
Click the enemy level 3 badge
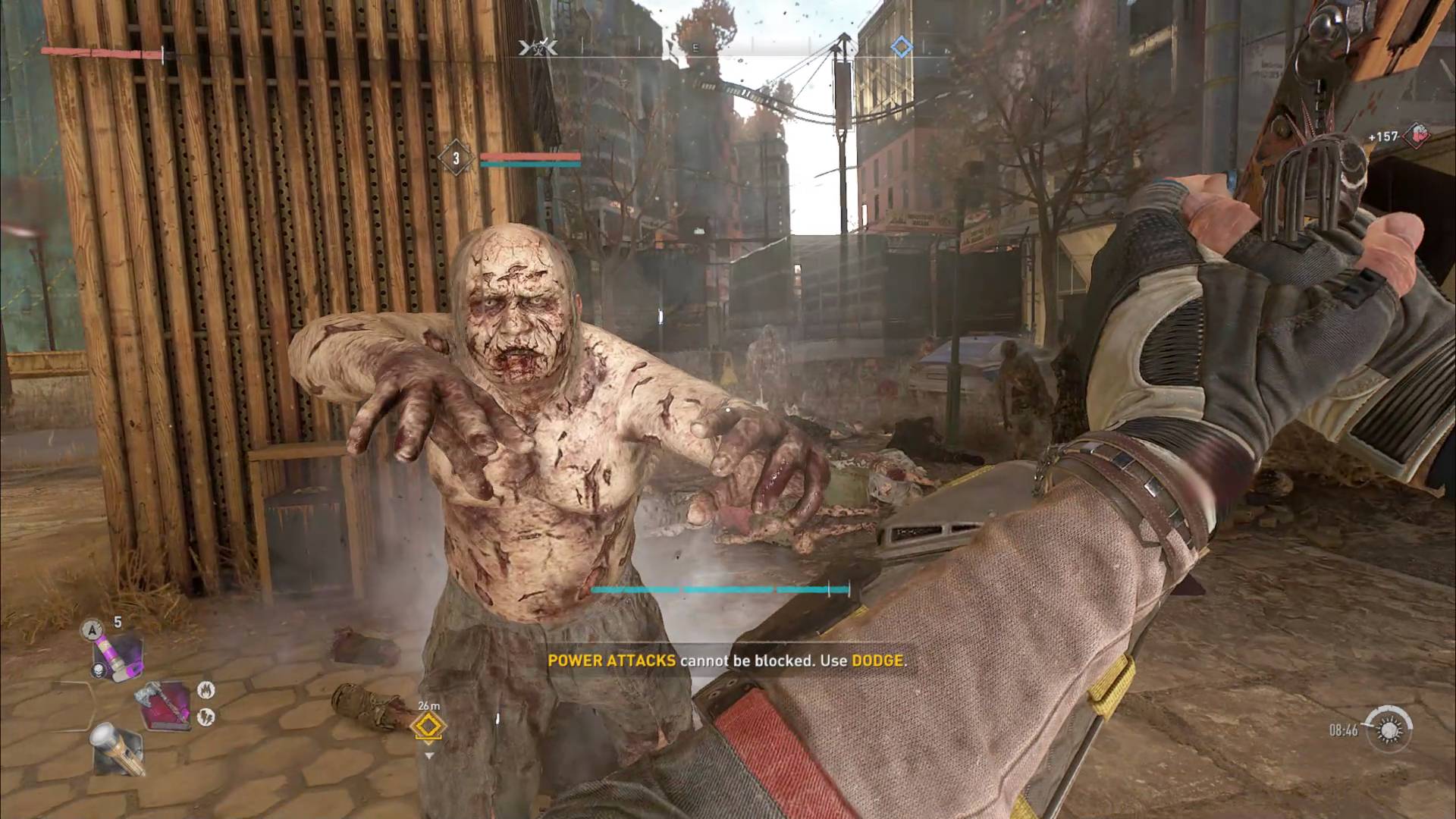pyautogui.click(x=456, y=158)
